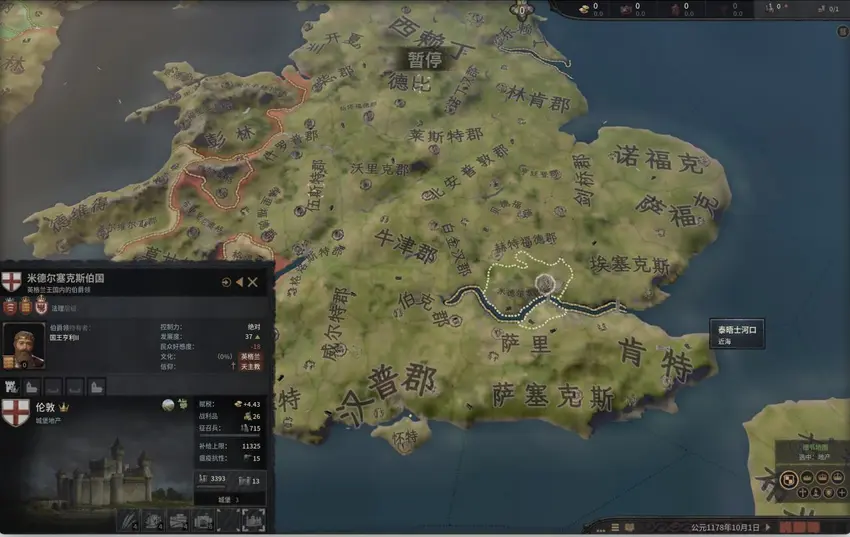Click the Middlesex county coat of arms
This screenshot has width=850, height=537.
[12, 282]
